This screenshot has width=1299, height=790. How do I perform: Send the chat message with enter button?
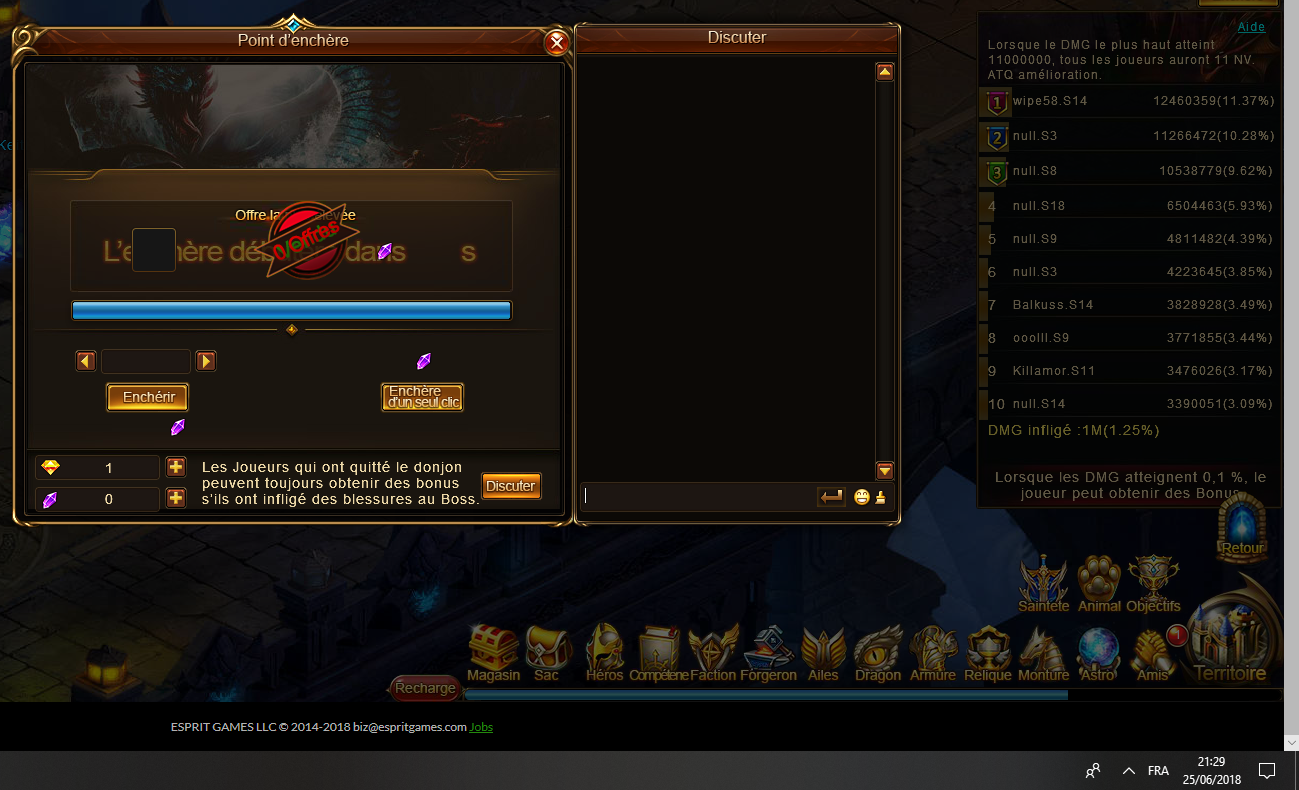pos(831,496)
